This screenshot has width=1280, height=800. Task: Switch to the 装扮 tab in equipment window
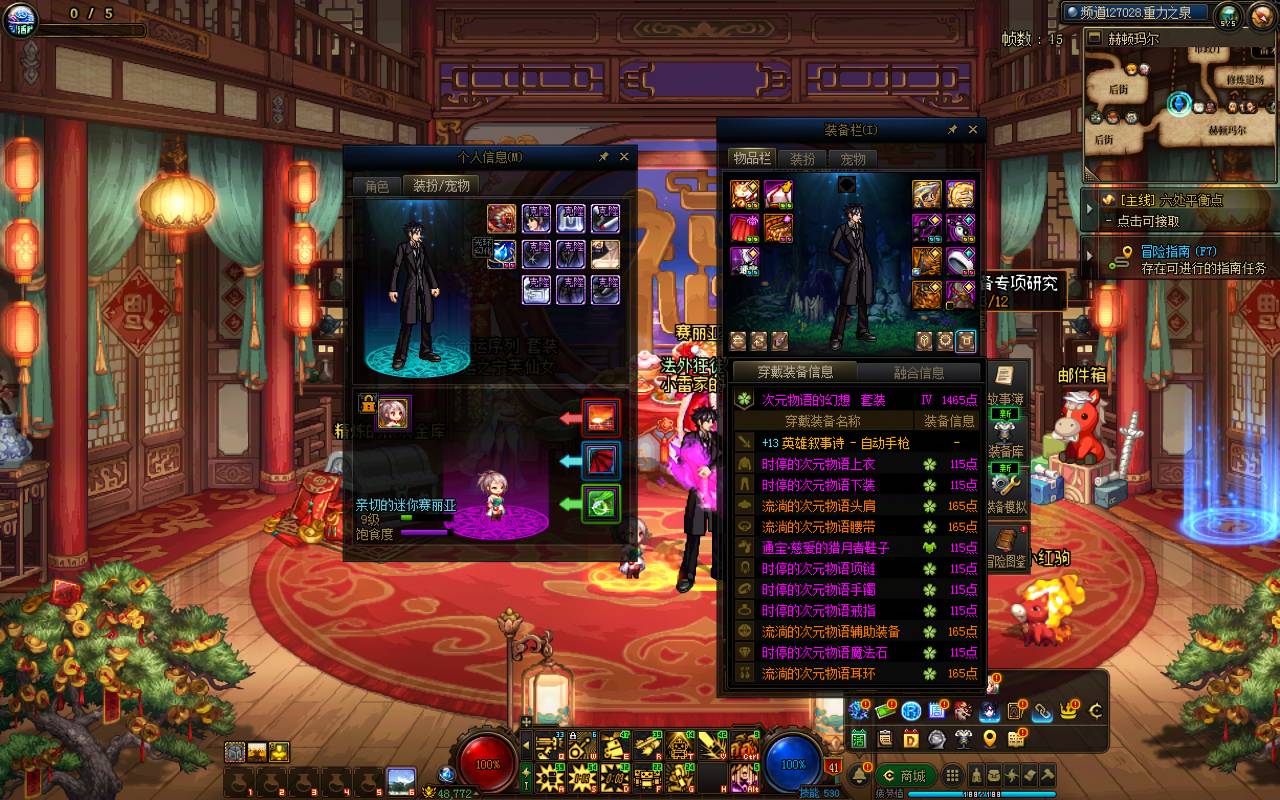pyautogui.click(x=802, y=159)
